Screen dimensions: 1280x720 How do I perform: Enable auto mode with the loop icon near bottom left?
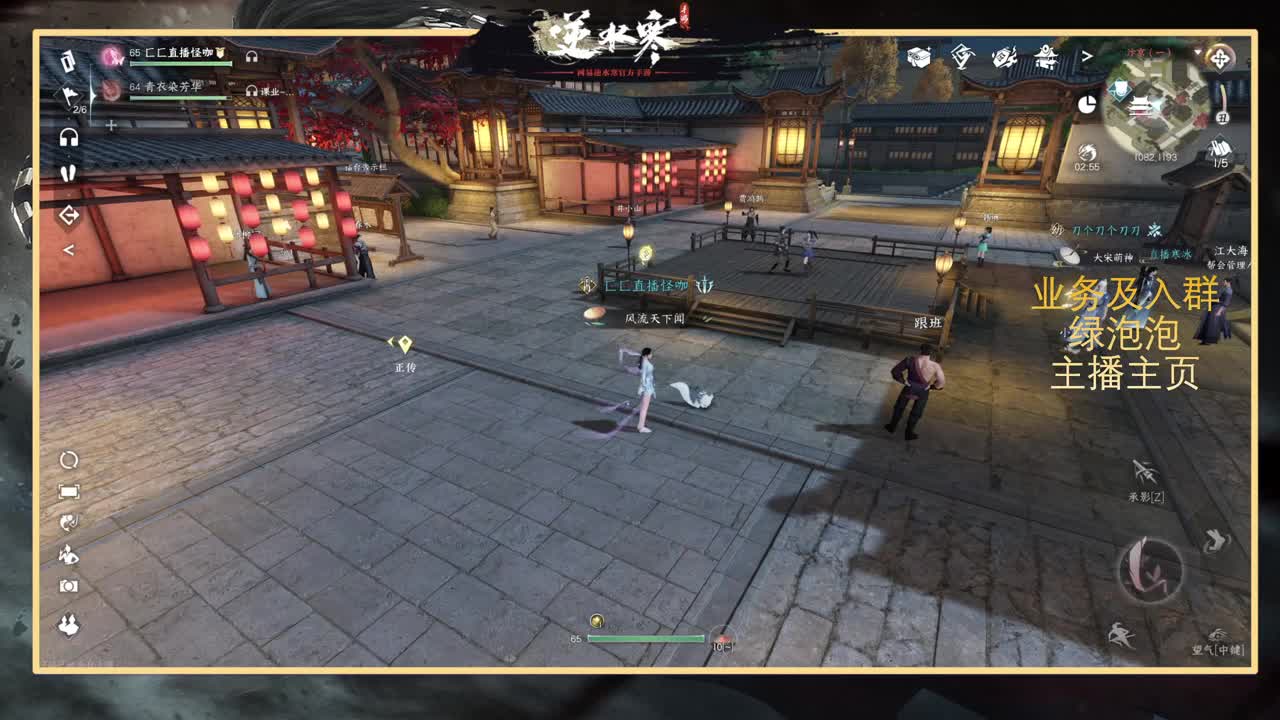[x=69, y=460]
